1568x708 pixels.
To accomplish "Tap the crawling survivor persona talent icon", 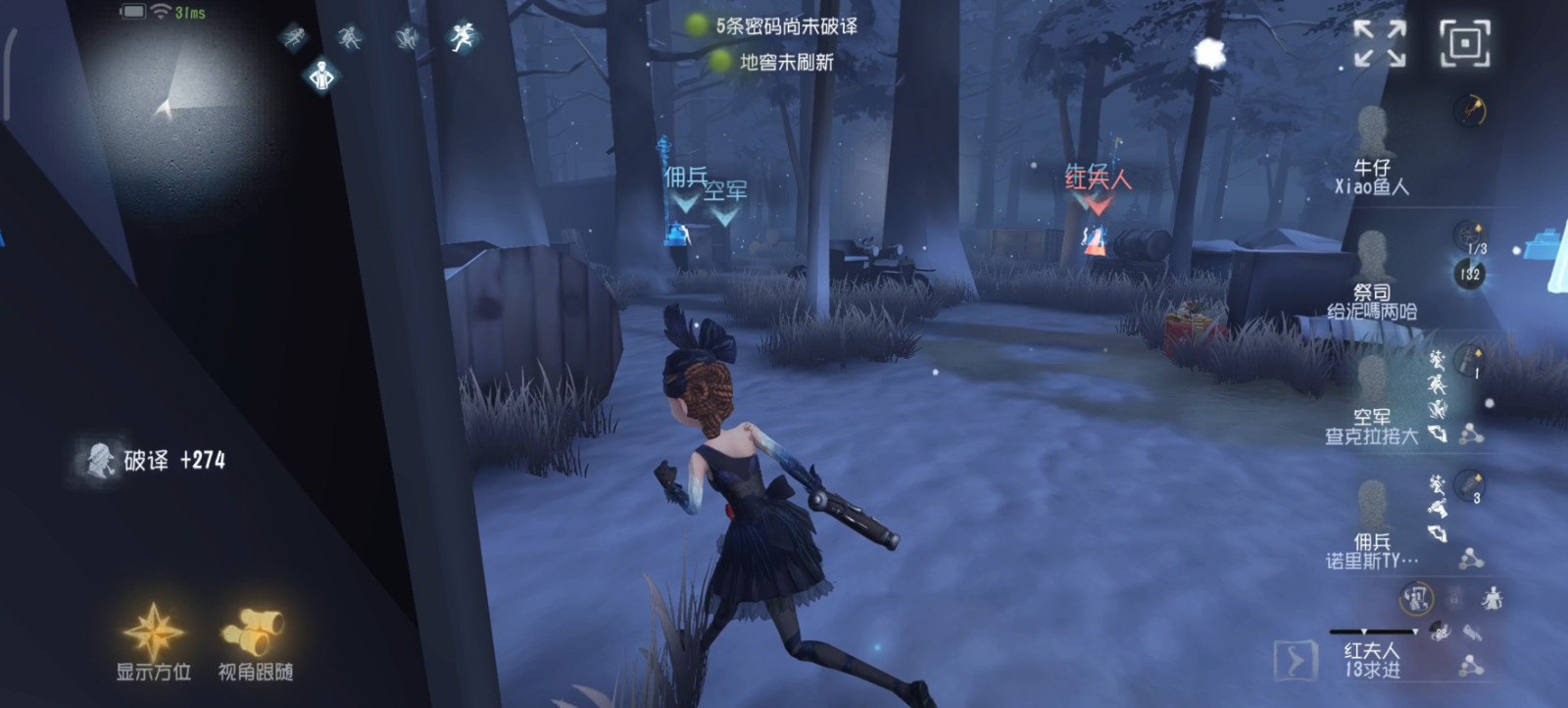I will pos(409,37).
